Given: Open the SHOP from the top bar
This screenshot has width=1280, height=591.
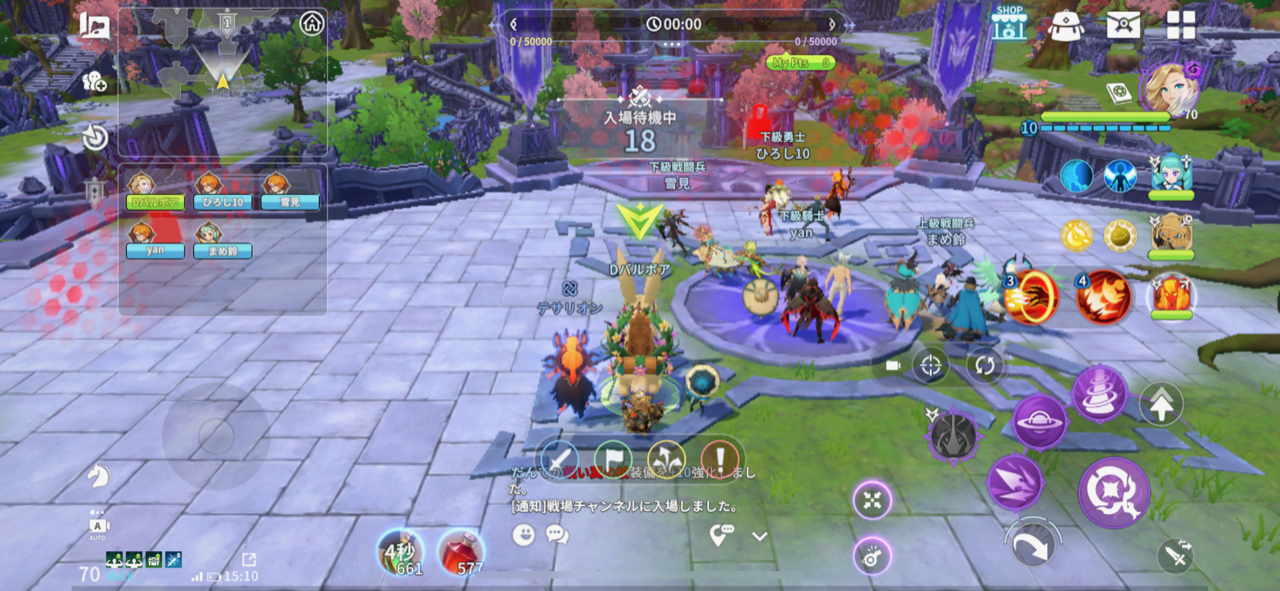Looking at the screenshot, I should coord(1009,22).
